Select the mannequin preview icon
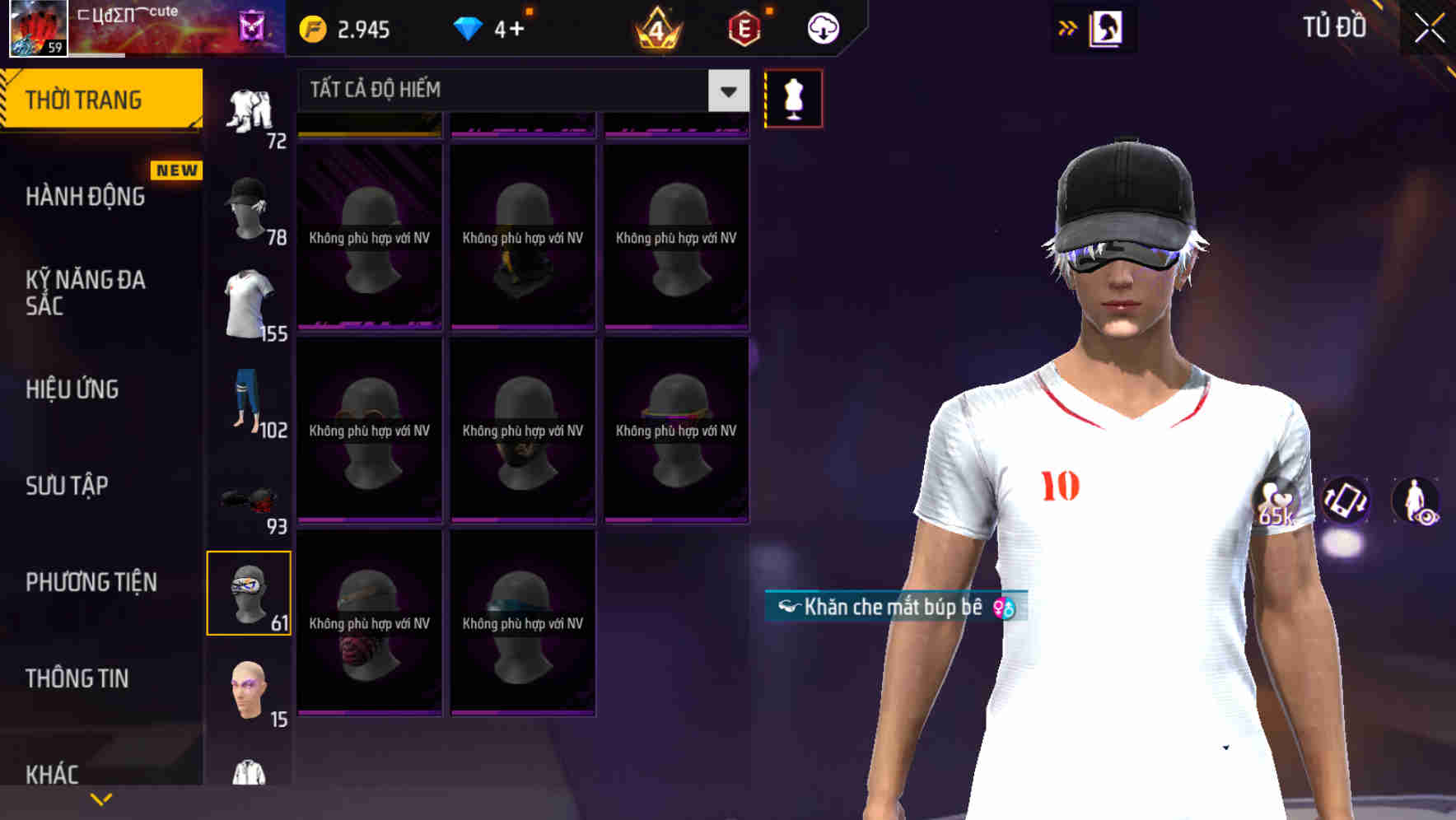The width and height of the screenshot is (1456, 820). pos(793,97)
